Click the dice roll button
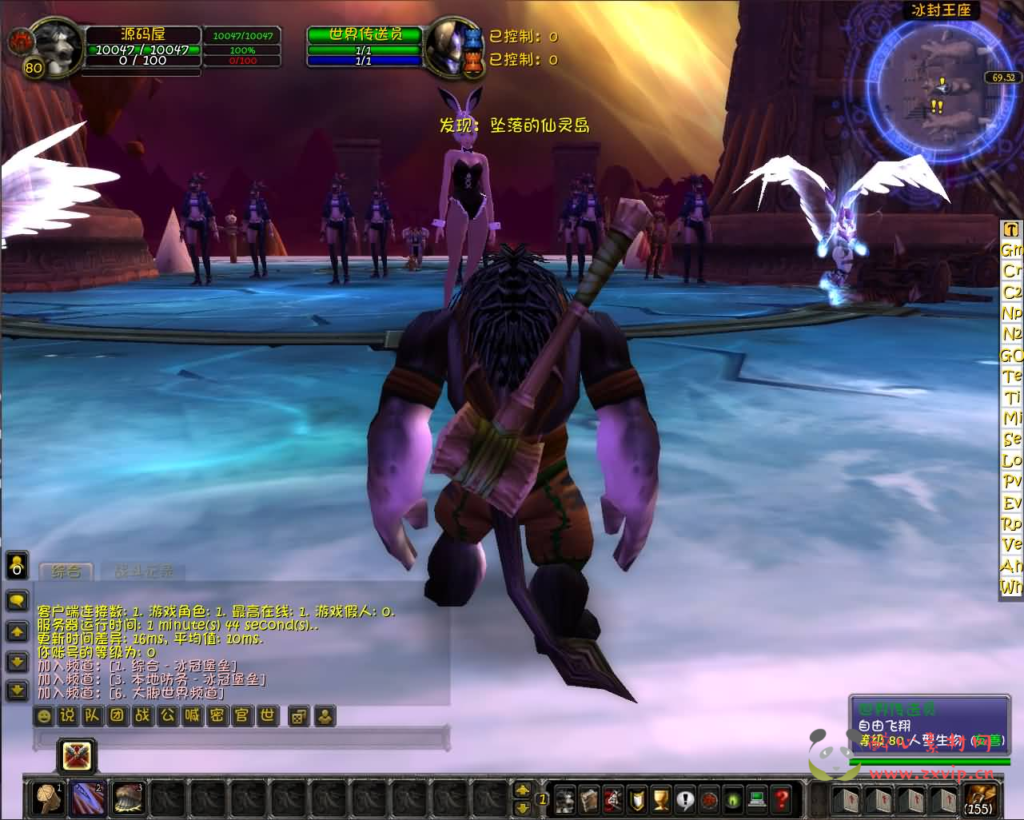Screen dimensions: 1024x820 tap(298, 716)
